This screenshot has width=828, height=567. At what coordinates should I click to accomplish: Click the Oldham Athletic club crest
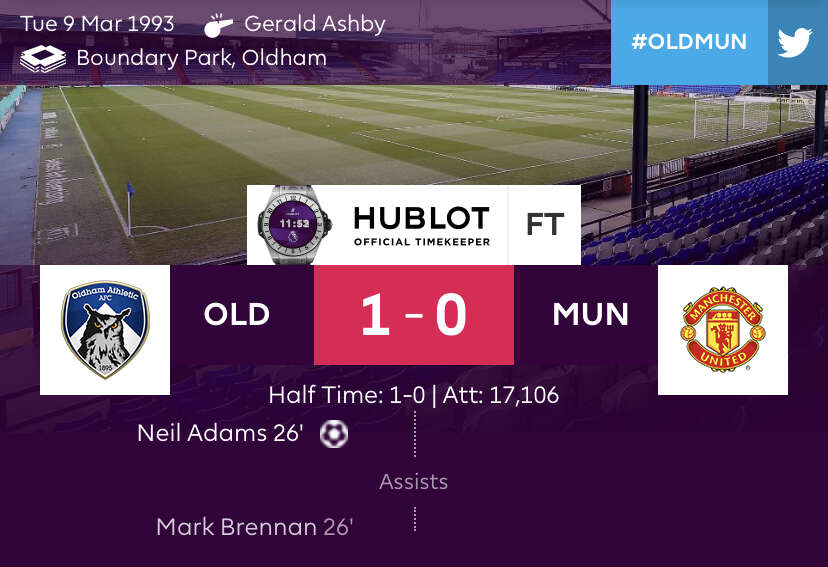tap(105, 329)
